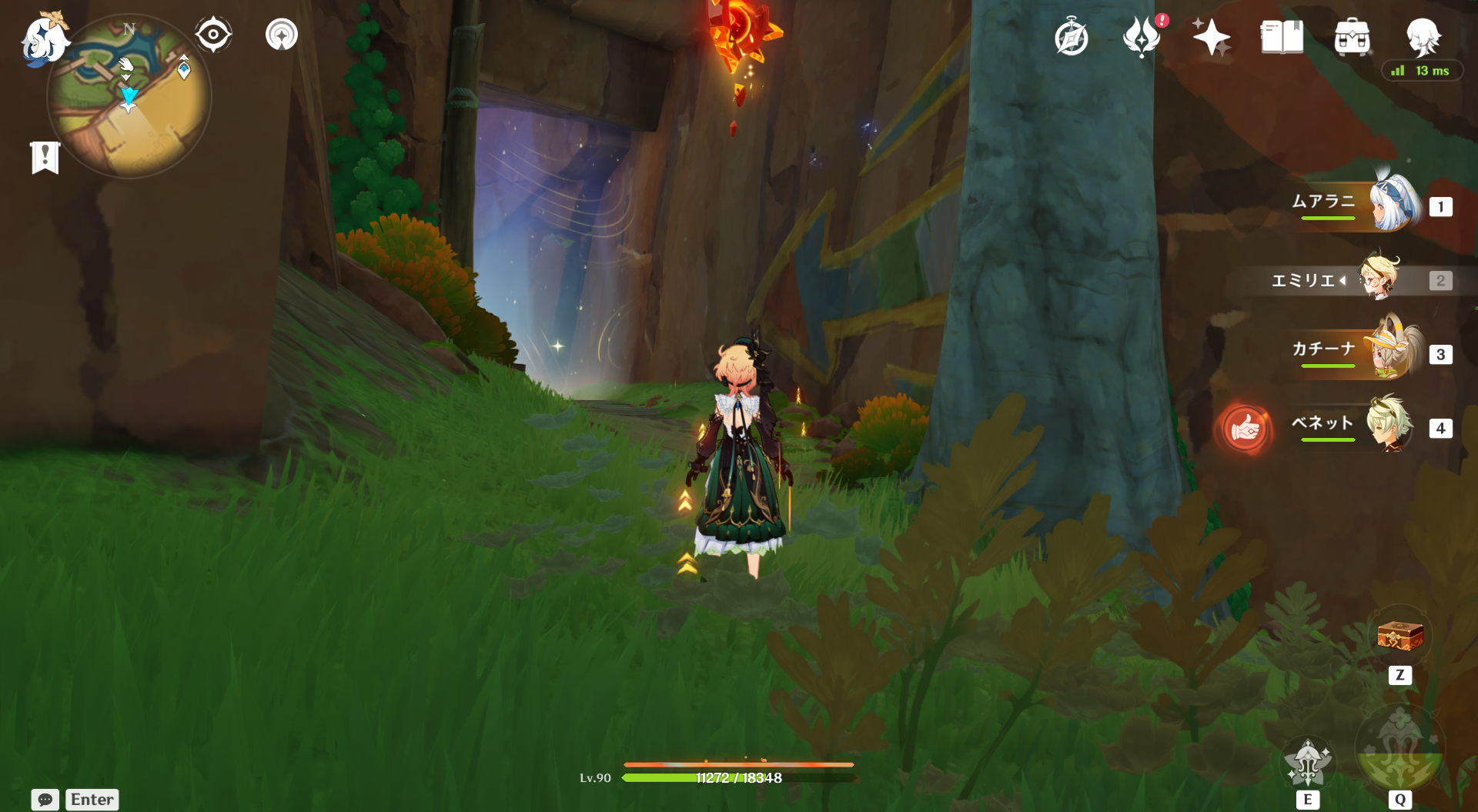Use the treasure chest gadget
The width and height of the screenshot is (1478, 812).
coord(1399,637)
